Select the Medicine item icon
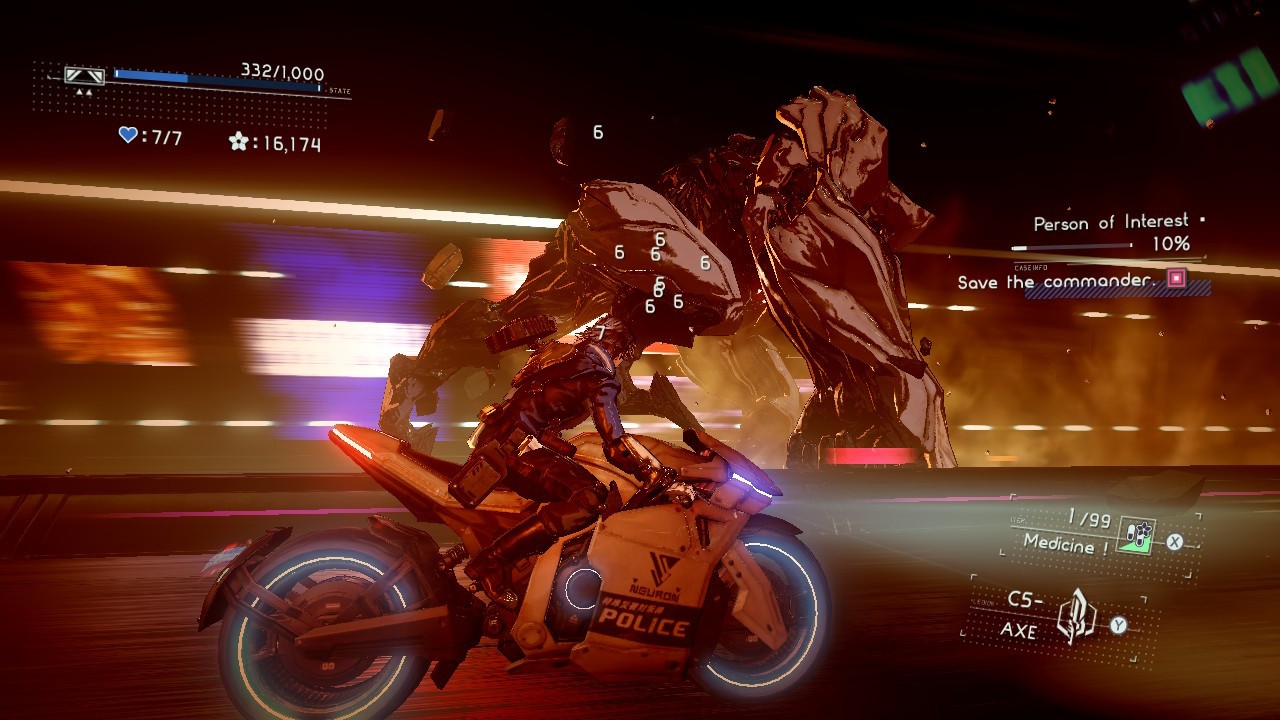 1137,537
